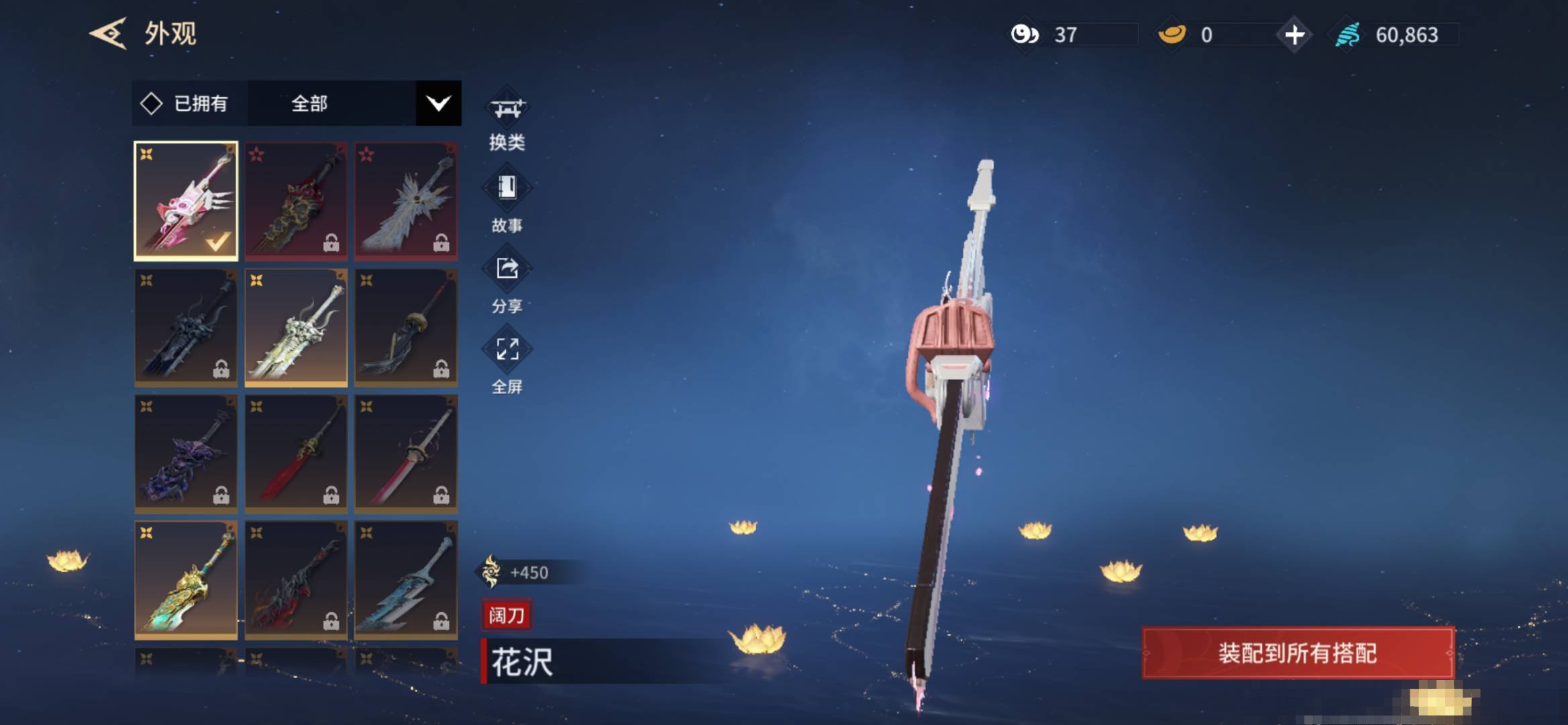Select the locked icy blue blade skin
This screenshot has height=725, width=1568.
[406, 580]
